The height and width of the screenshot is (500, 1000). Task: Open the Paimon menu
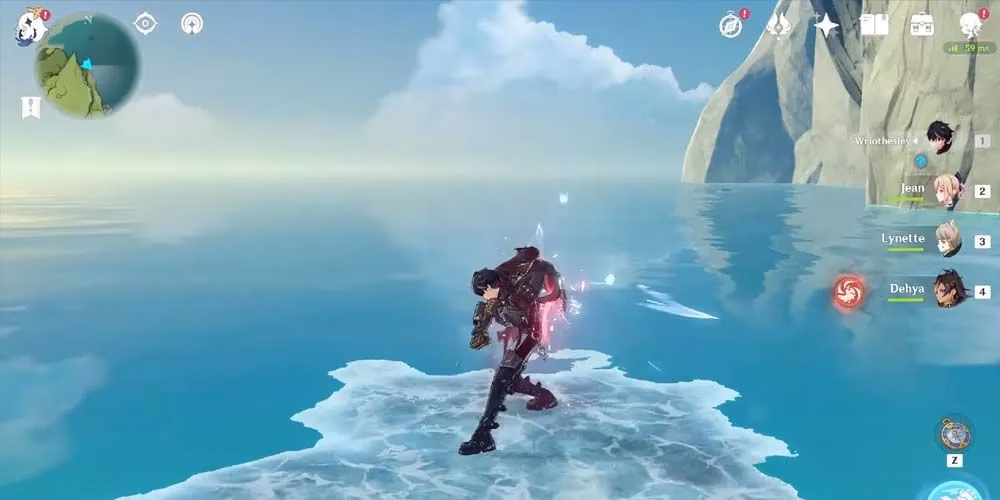tap(30, 27)
